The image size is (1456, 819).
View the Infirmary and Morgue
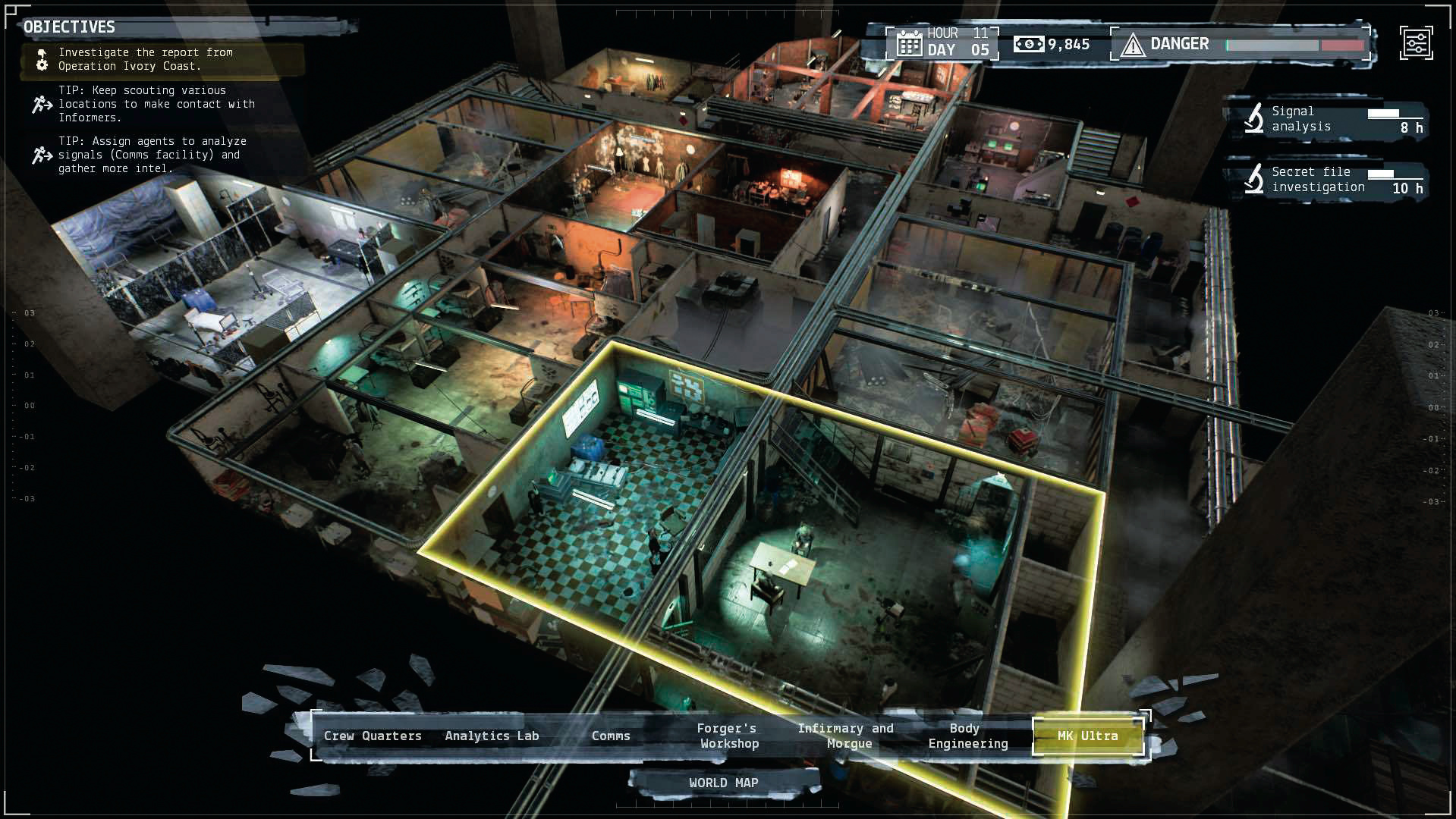[x=846, y=736]
